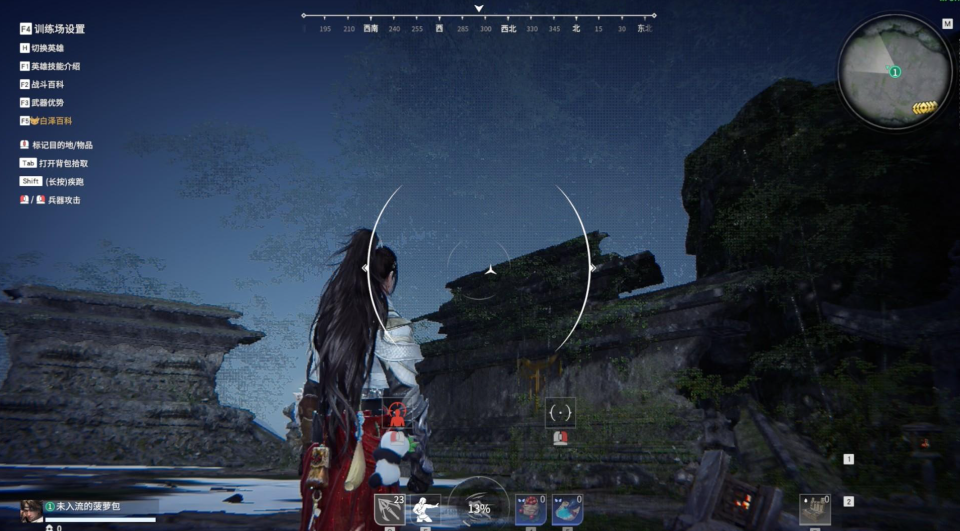
Task: Open the circular minimap
Action: tap(894, 72)
